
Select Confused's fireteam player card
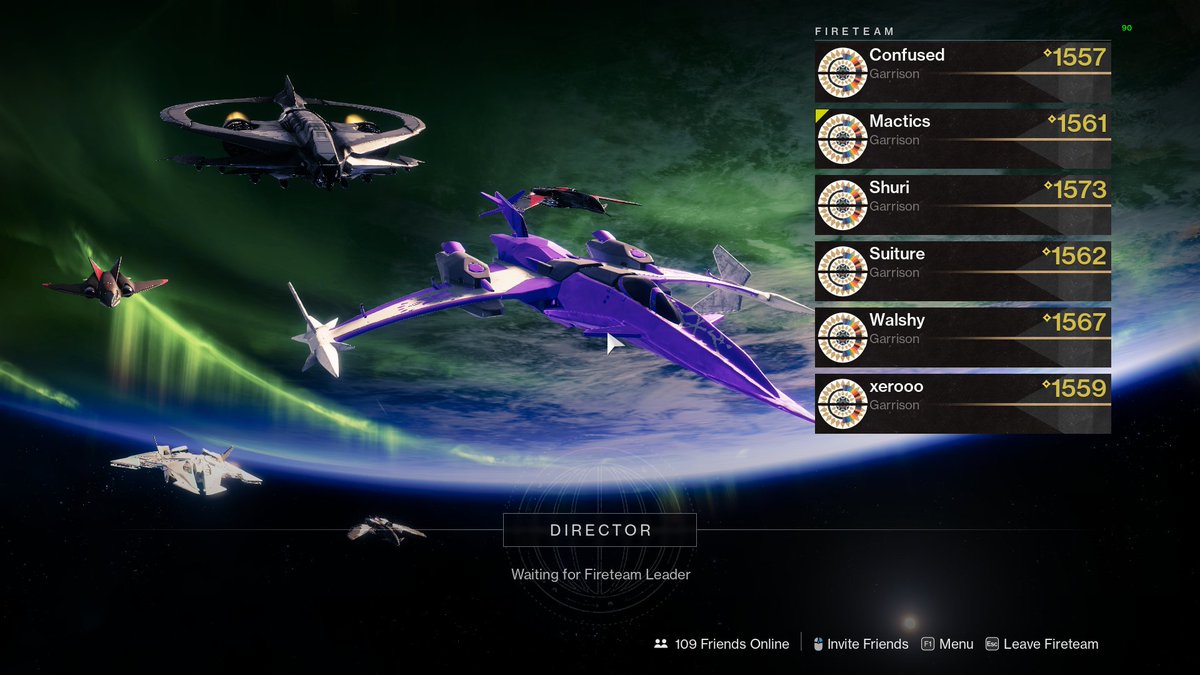pos(962,72)
